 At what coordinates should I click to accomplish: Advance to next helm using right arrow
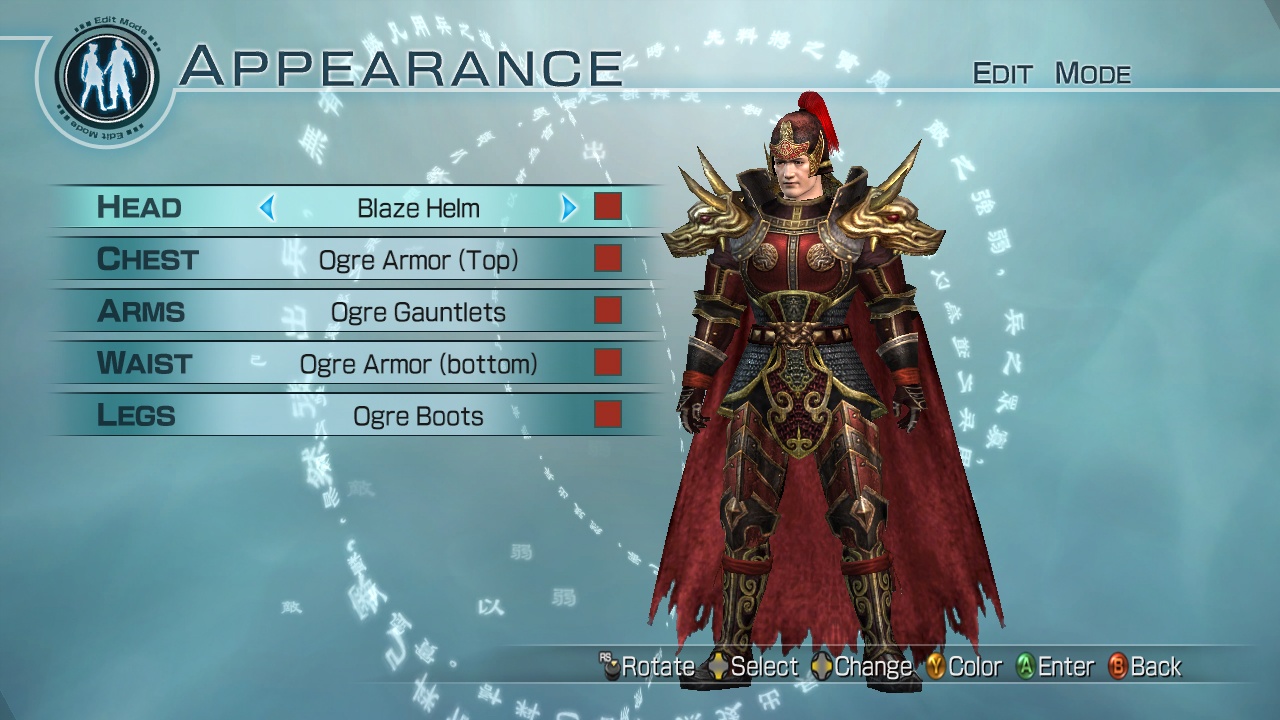click(568, 208)
